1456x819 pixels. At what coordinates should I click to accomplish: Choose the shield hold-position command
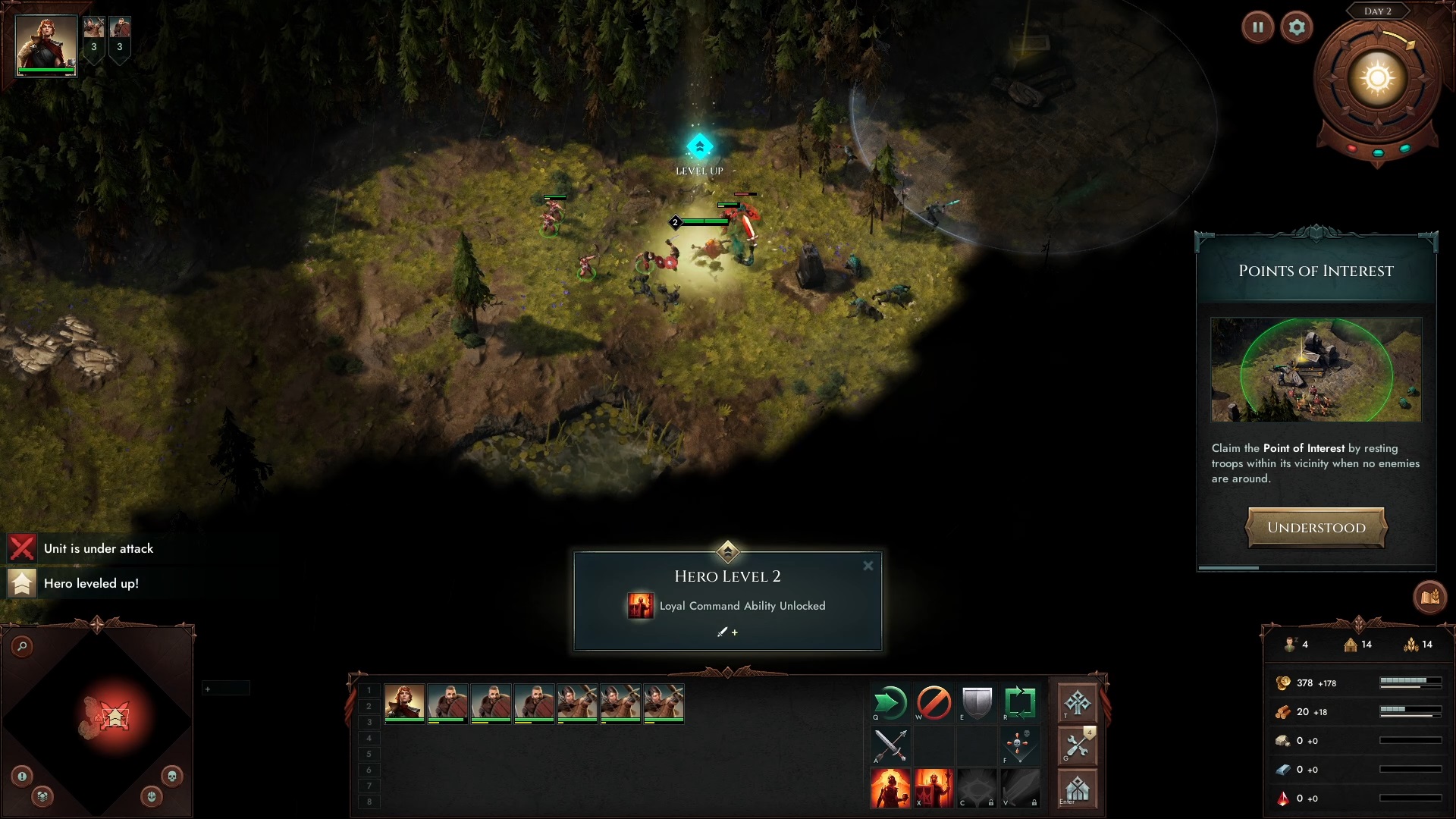click(977, 703)
